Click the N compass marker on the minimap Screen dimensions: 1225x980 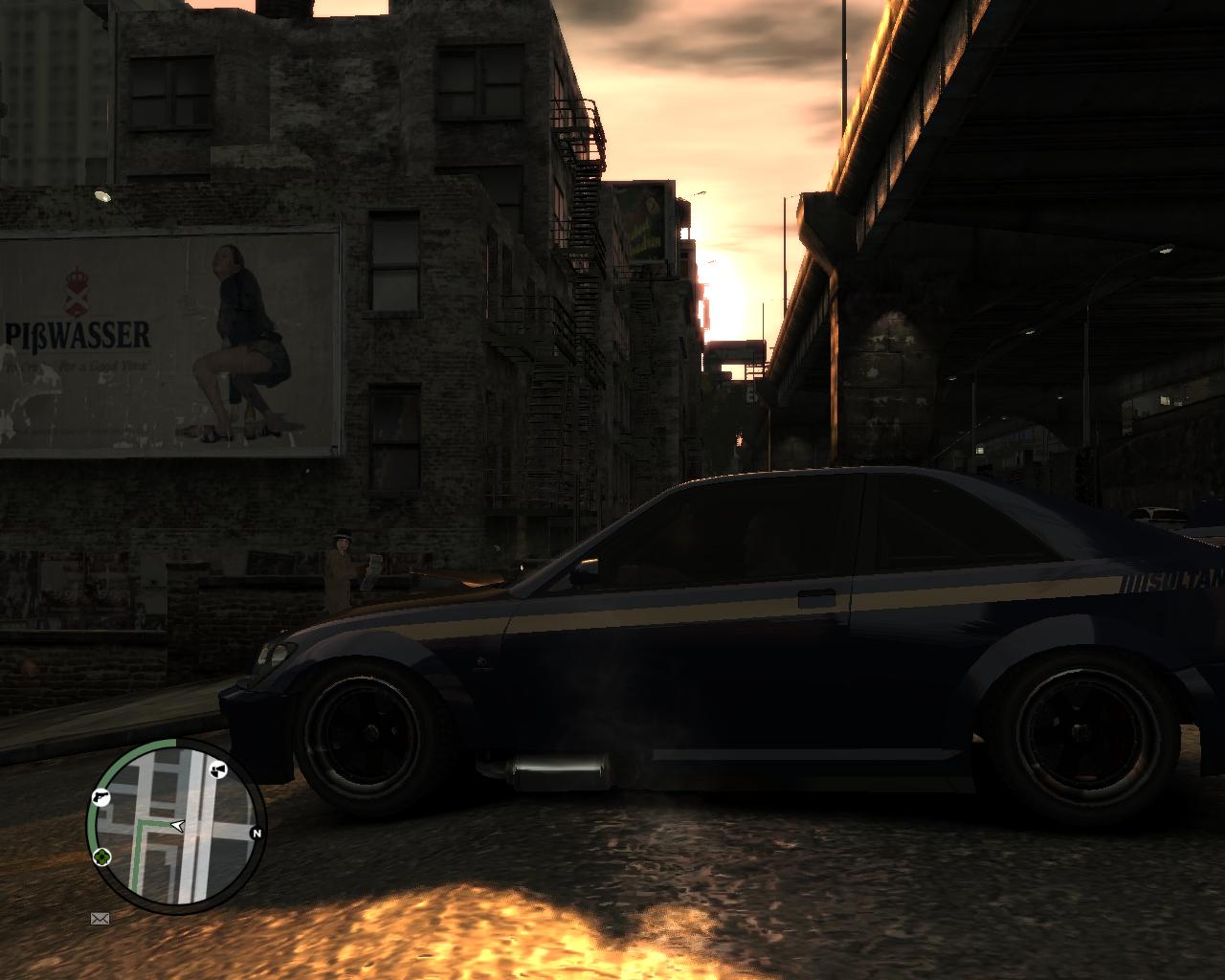point(256,833)
